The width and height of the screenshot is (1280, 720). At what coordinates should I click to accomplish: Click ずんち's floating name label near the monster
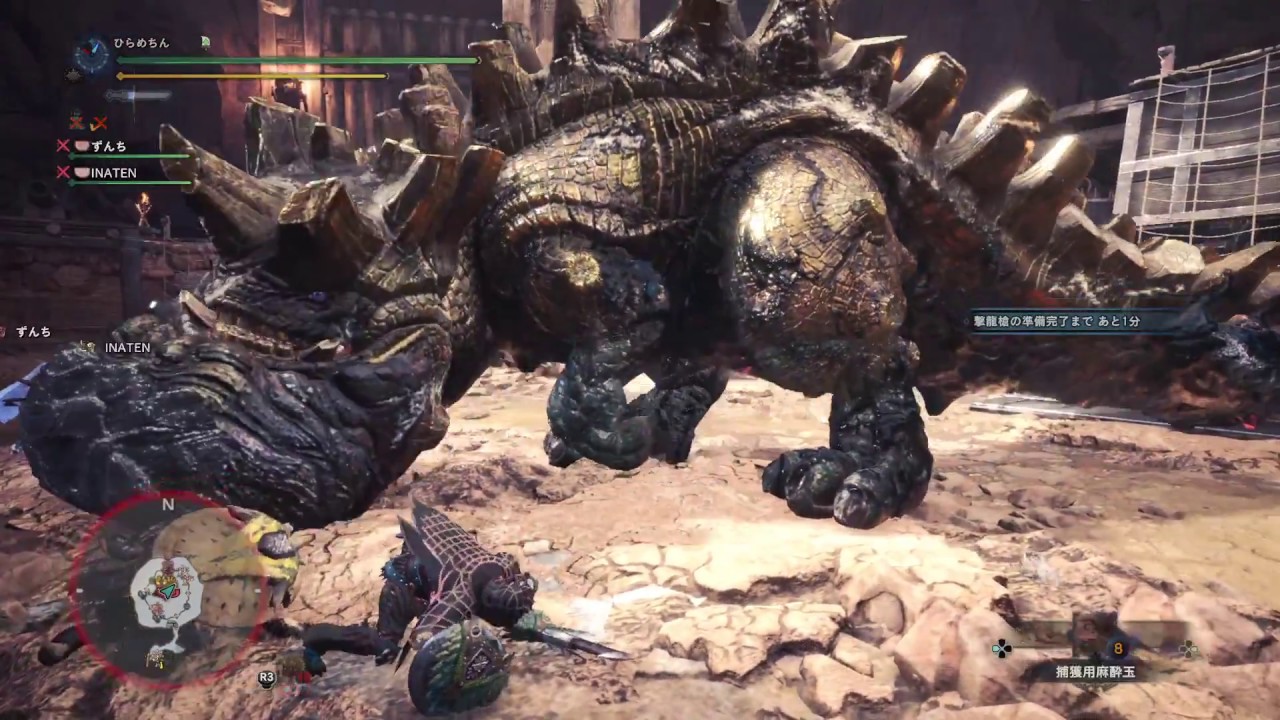coord(34,331)
